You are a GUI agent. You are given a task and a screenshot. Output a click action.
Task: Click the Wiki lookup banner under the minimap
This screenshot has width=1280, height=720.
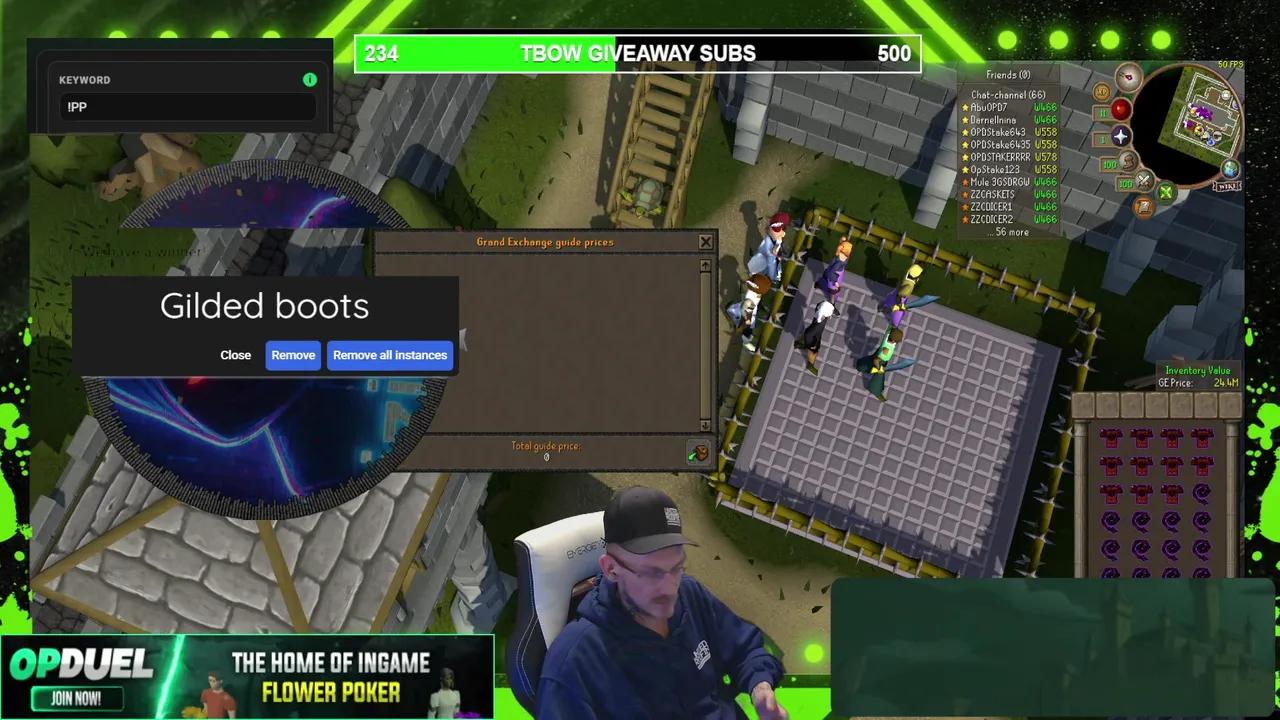click(1228, 186)
